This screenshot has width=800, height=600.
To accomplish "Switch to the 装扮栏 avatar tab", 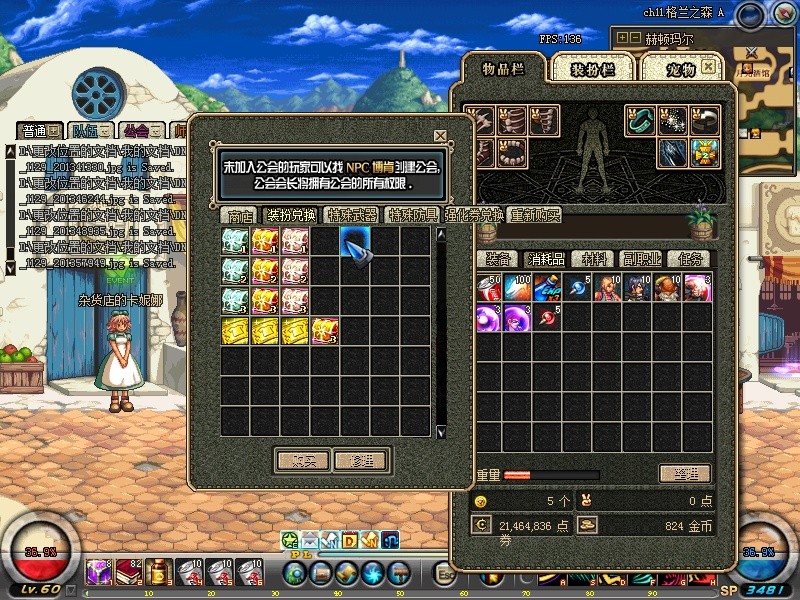I will (591, 69).
